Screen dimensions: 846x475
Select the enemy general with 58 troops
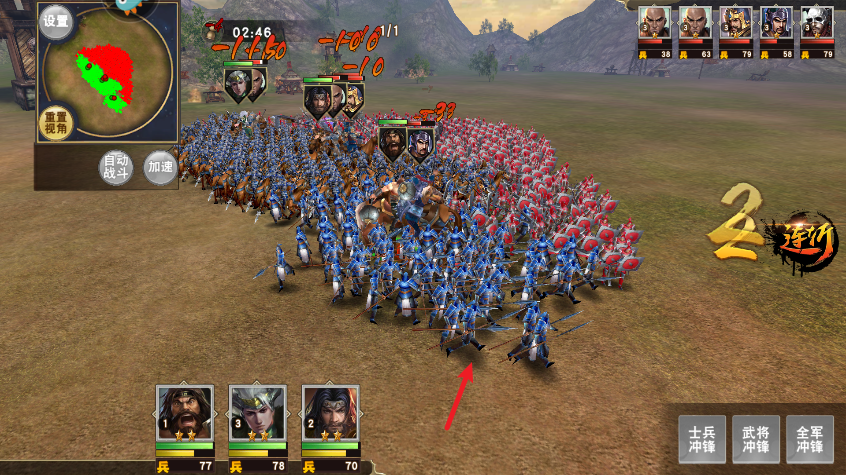(x=776, y=24)
